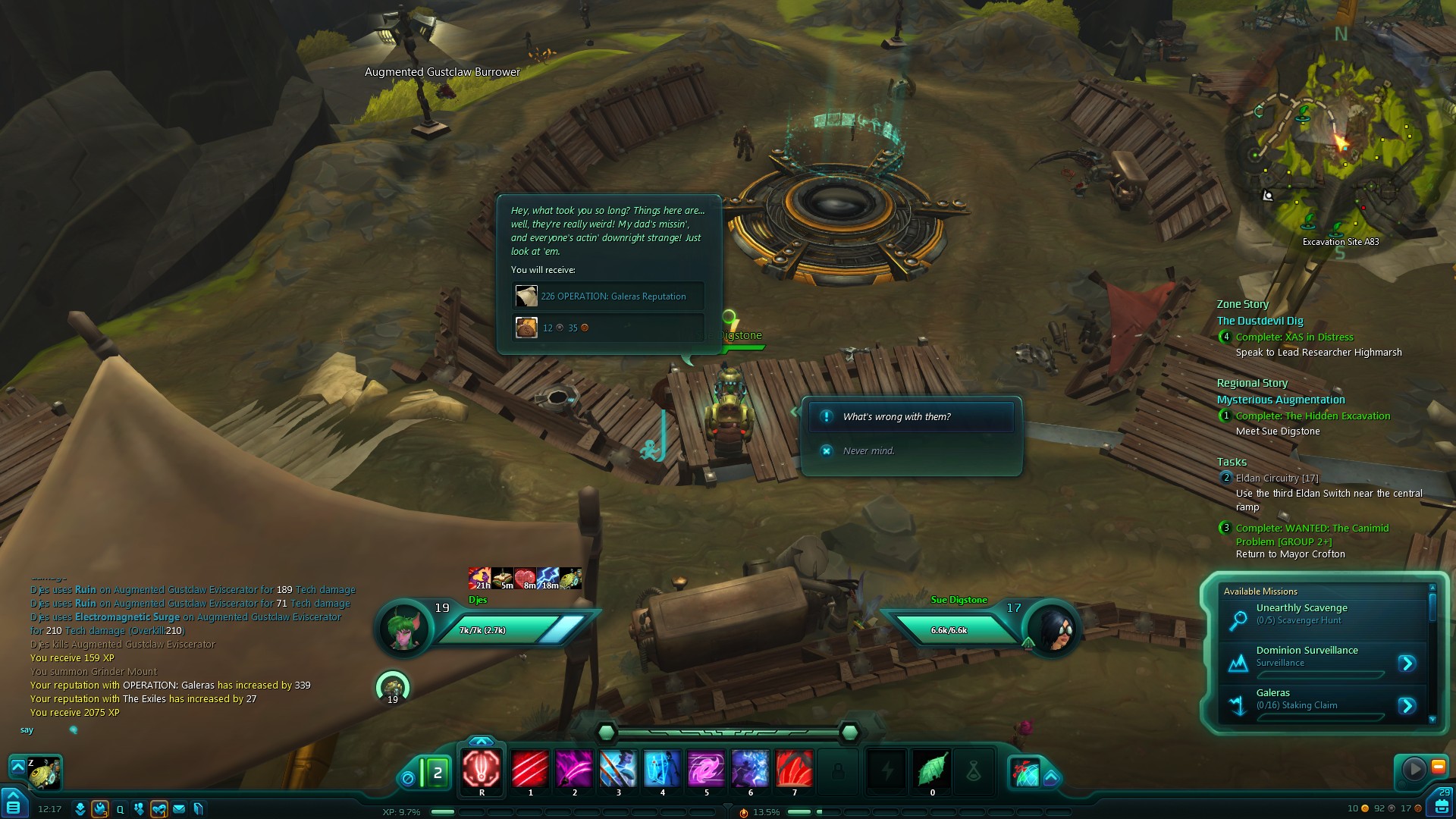This screenshot has height=819, width=1456.
Task: Activate the red claw slash ability in slot 1
Action: pos(530,768)
